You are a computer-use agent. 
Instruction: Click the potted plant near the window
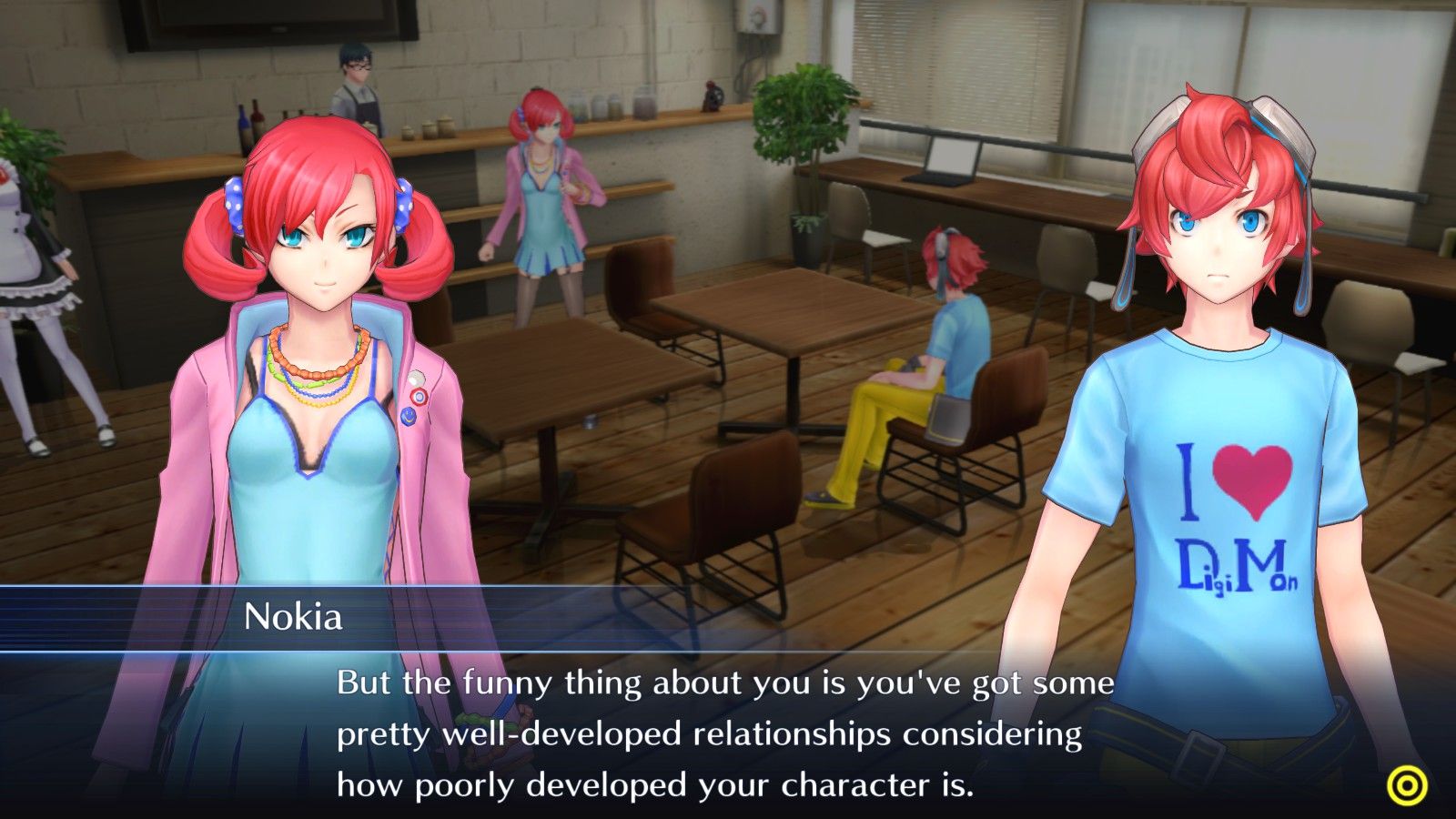(805, 164)
